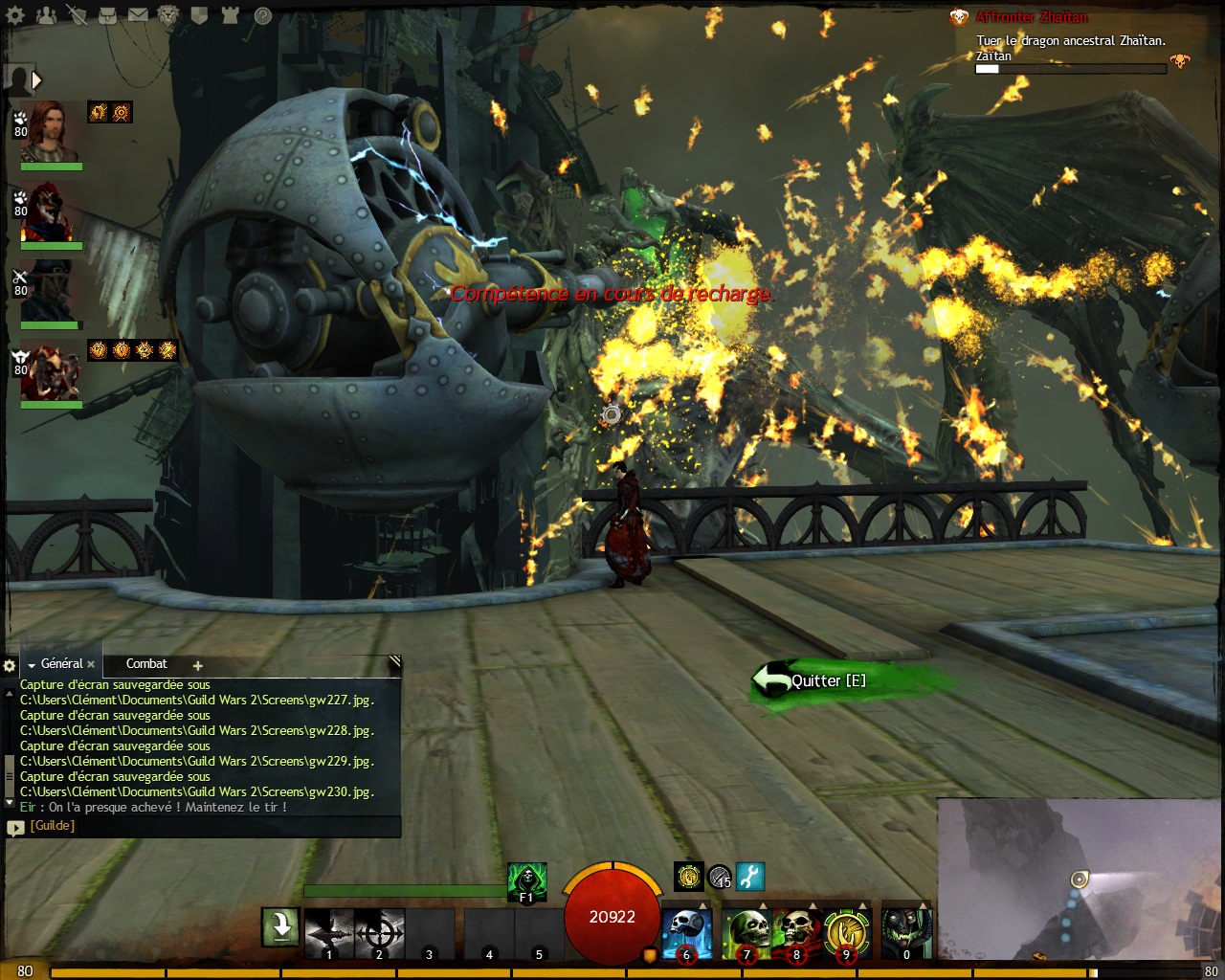Open the hero panel sword-and-shield icon
The image size is (1225, 980).
(77, 15)
